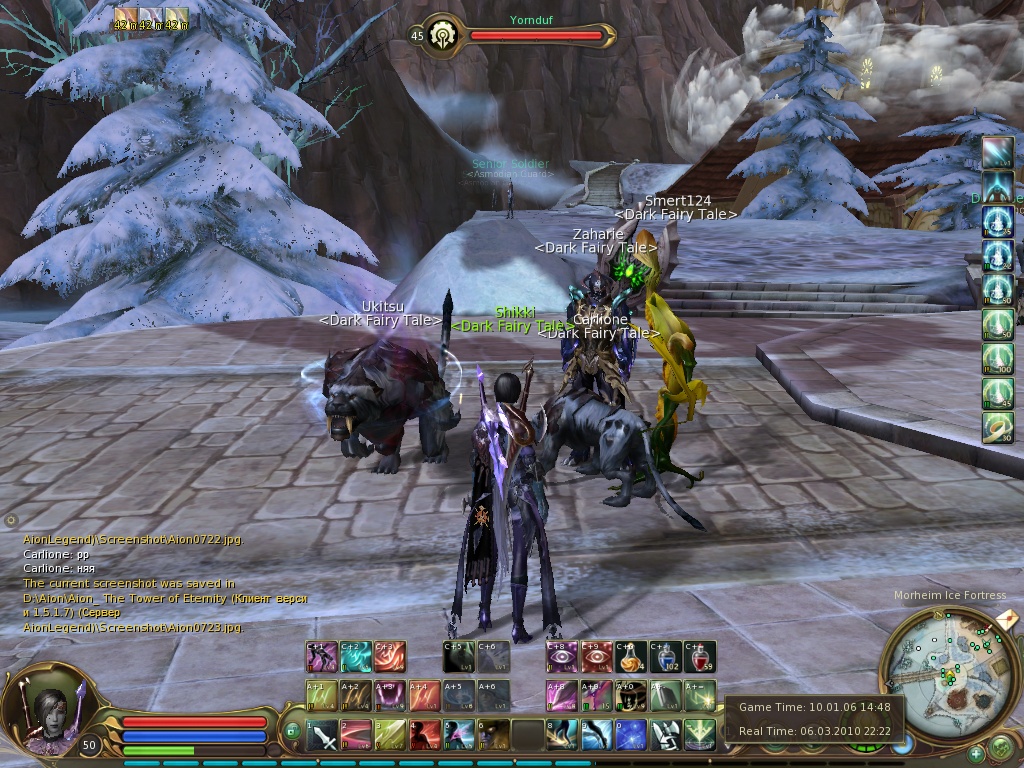Toggle the hotbar lock button
This screenshot has width=1024, height=768.
(x=292, y=731)
